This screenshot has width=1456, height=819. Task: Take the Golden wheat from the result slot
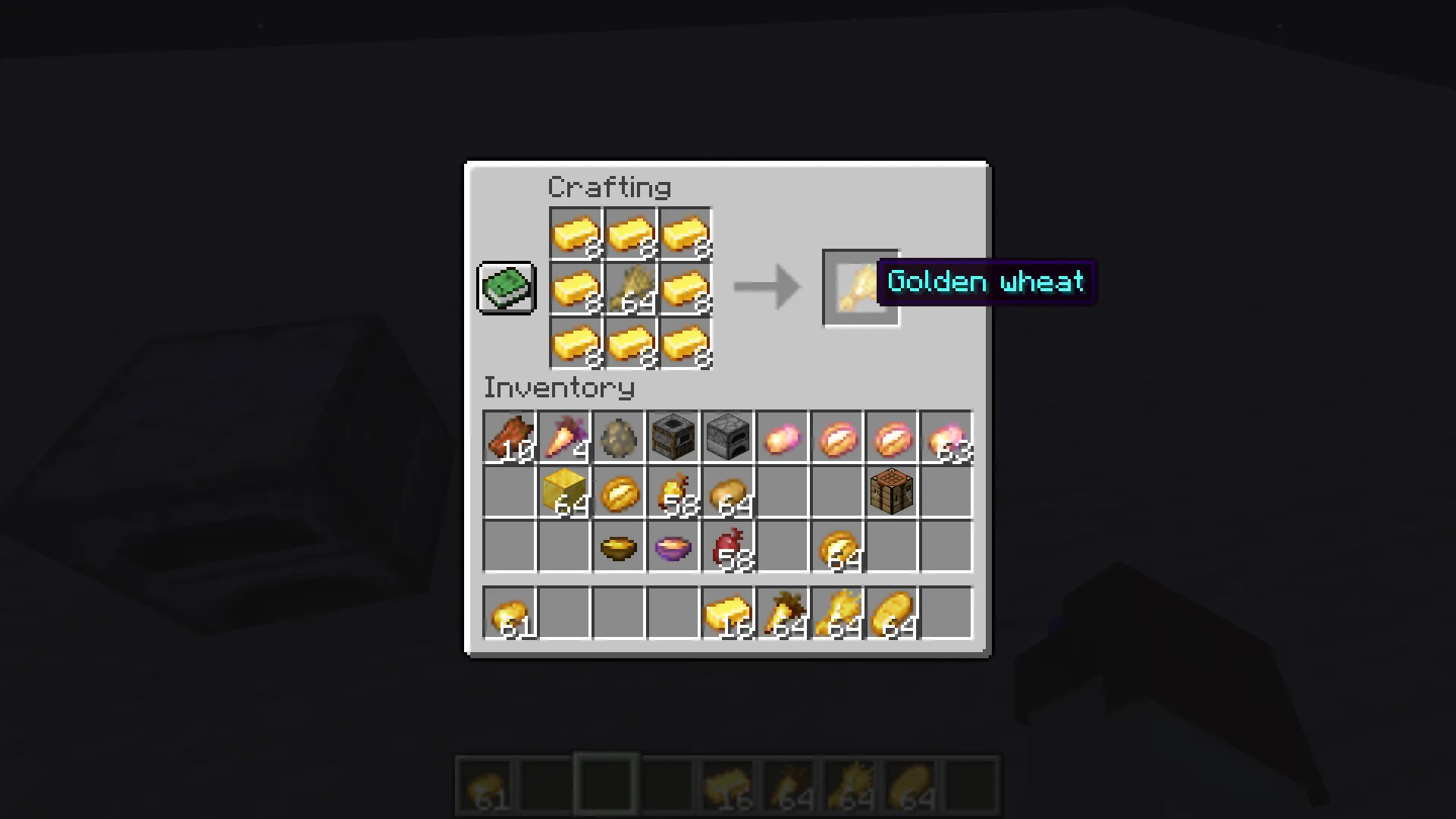coord(861,287)
